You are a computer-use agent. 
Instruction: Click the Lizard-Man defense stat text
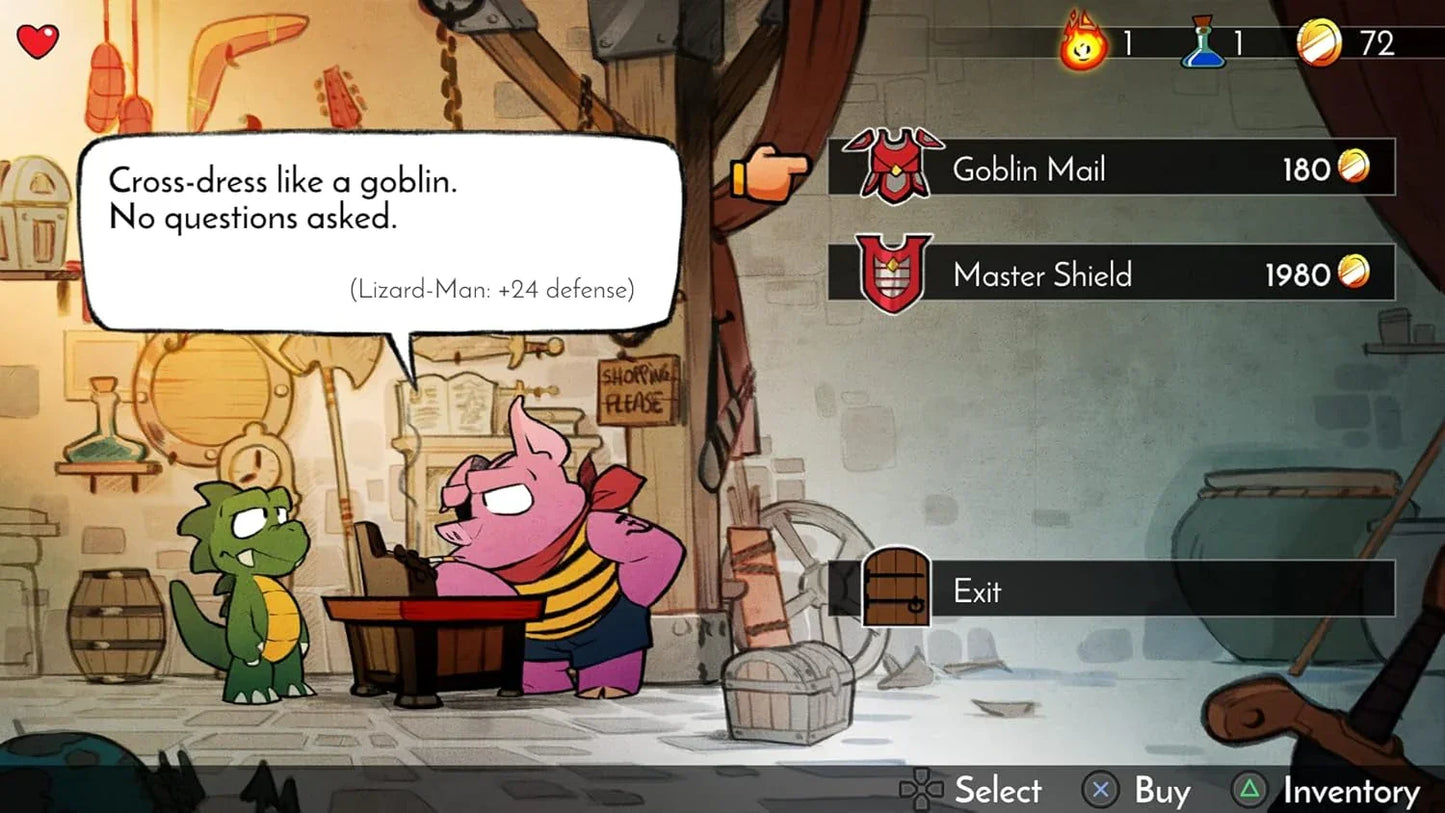[x=490, y=290]
